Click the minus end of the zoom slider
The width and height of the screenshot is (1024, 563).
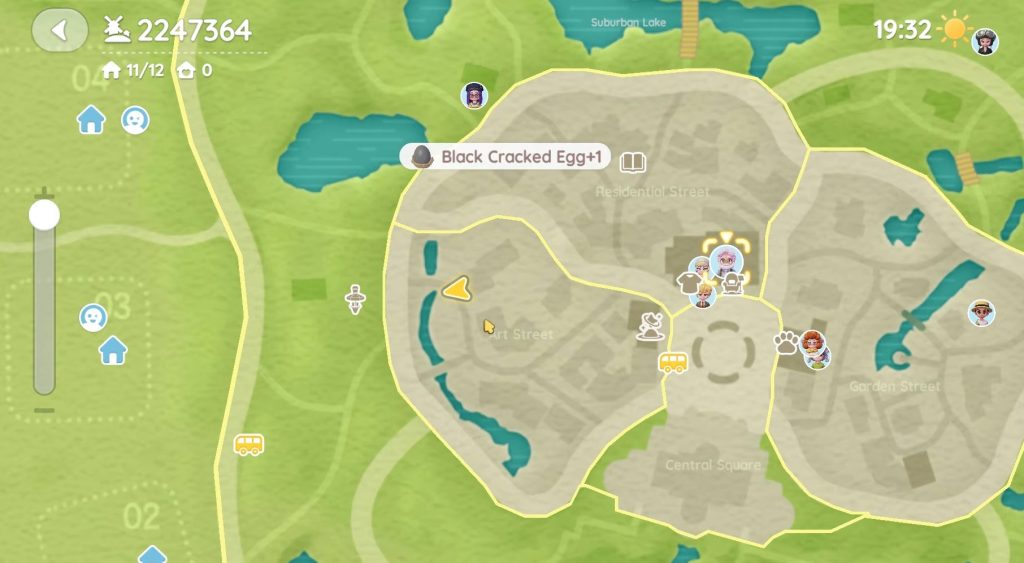click(x=44, y=410)
